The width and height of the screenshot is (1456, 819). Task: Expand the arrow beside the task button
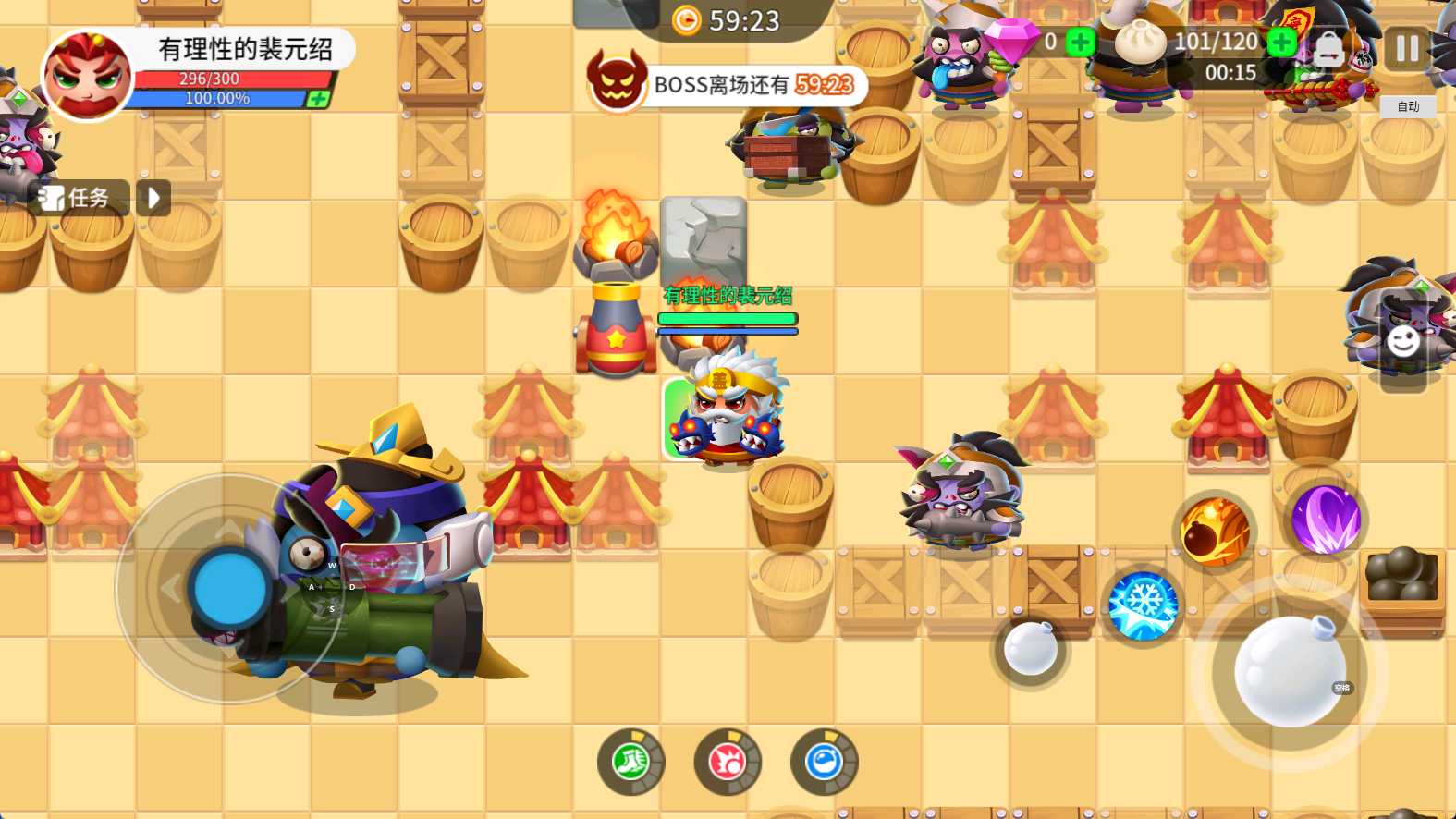pos(153,198)
